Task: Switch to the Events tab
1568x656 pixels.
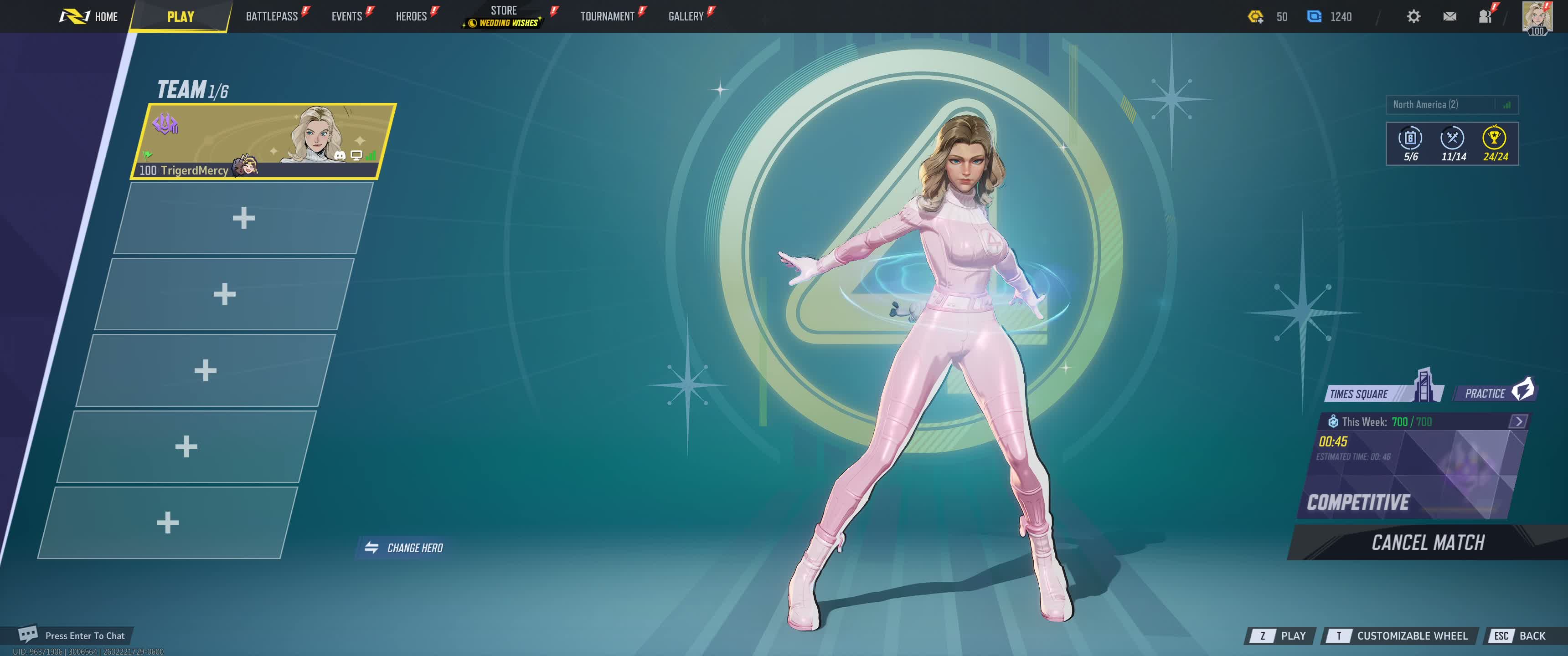Action: [x=346, y=16]
